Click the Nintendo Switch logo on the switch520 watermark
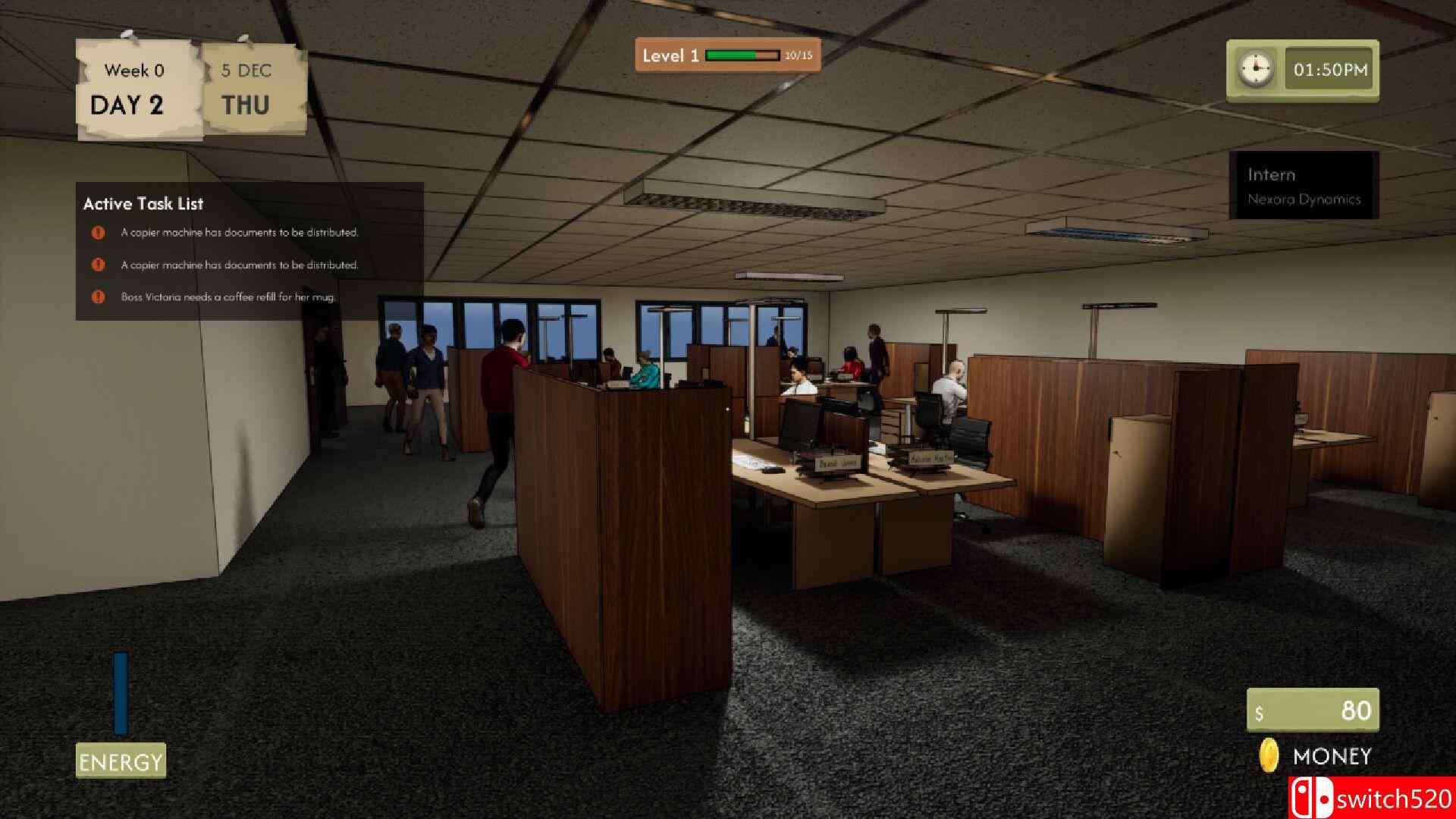This screenshot has width=1456, height=819. [1311, 798]
